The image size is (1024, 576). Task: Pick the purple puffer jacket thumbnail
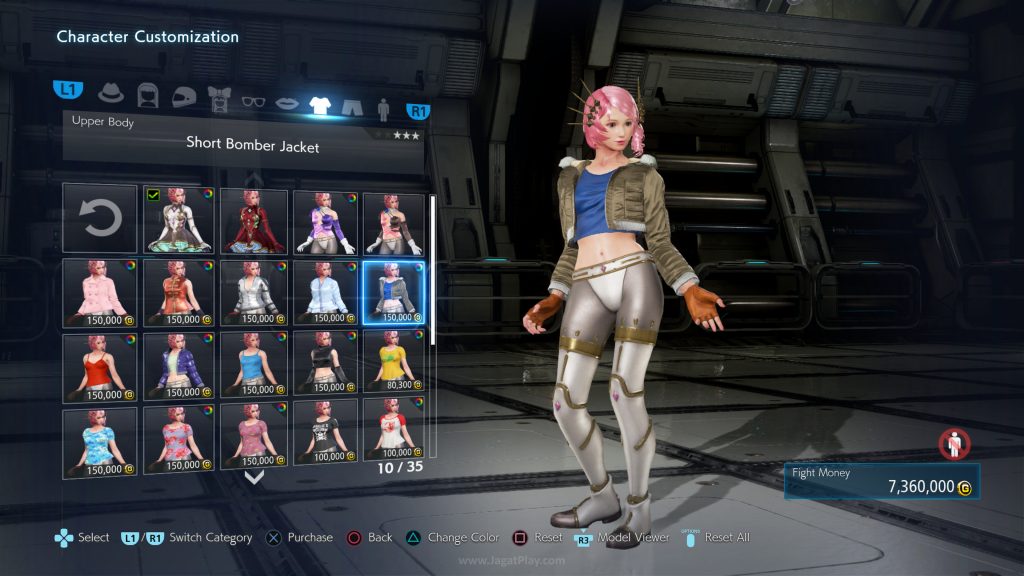(x=180, y=366)
